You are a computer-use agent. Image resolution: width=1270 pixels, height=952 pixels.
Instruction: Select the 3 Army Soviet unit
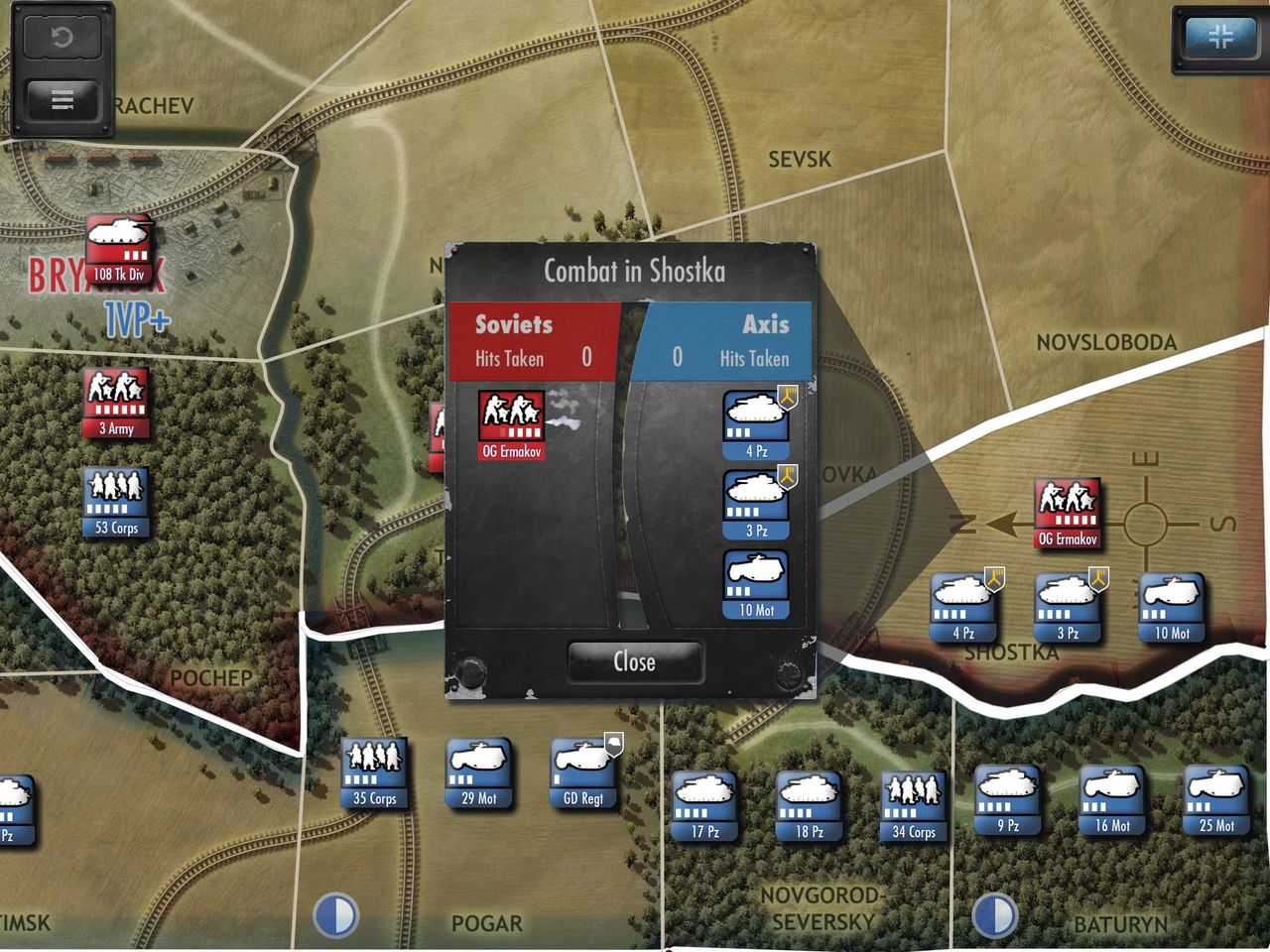(116, 403)
